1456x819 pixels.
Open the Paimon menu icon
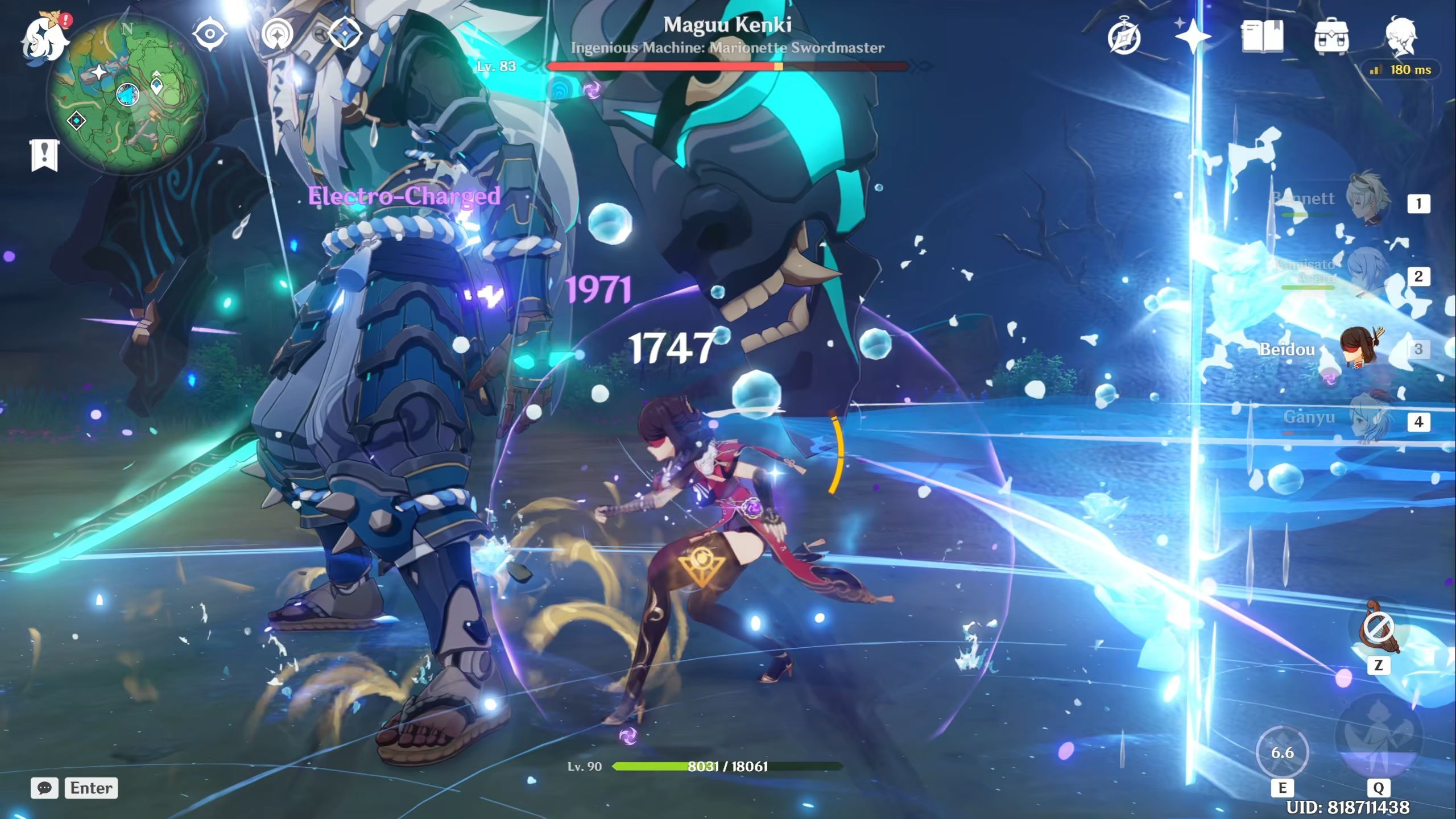tap(44, 38)
